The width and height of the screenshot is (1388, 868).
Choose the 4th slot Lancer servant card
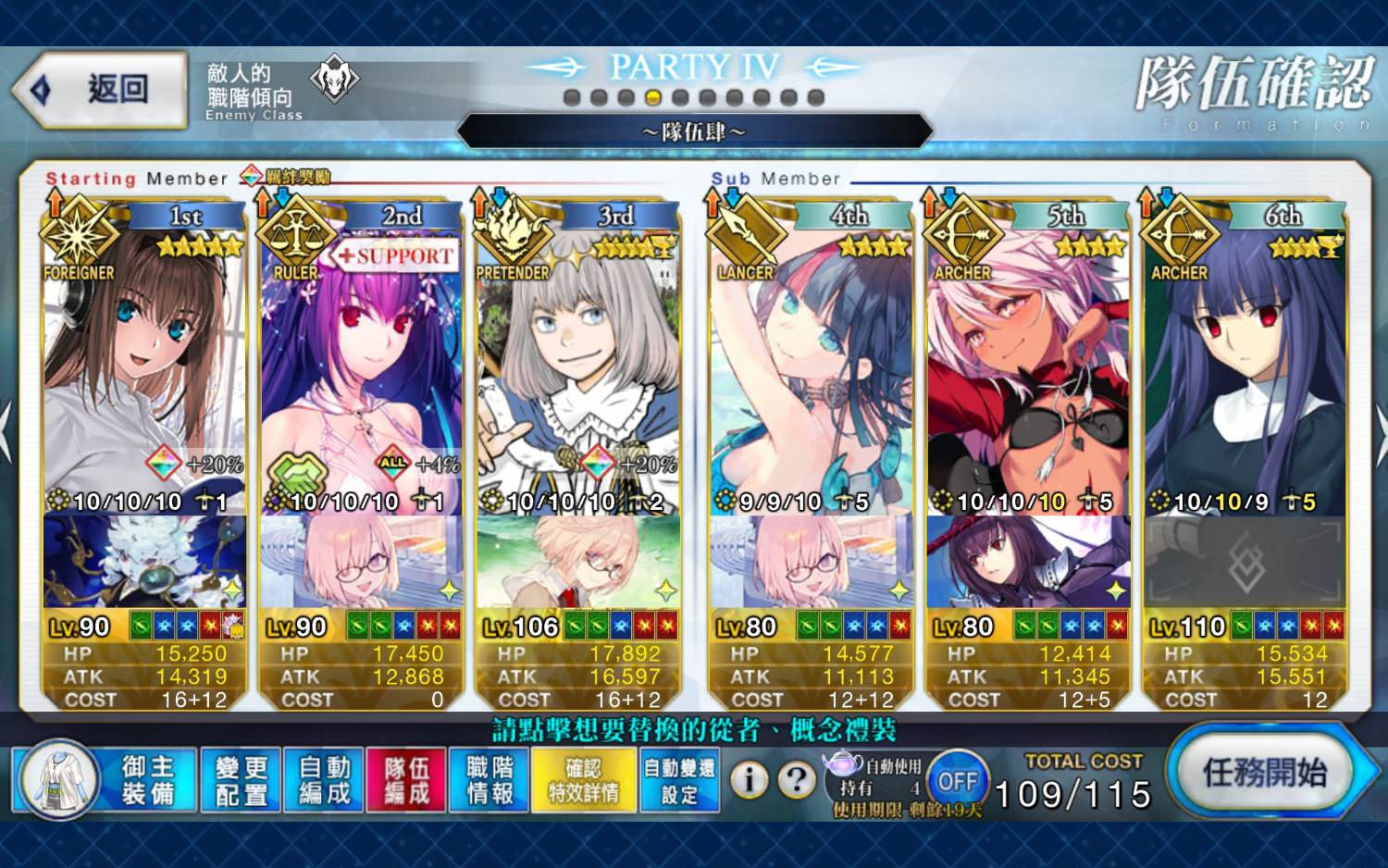[x=812, y=370]
